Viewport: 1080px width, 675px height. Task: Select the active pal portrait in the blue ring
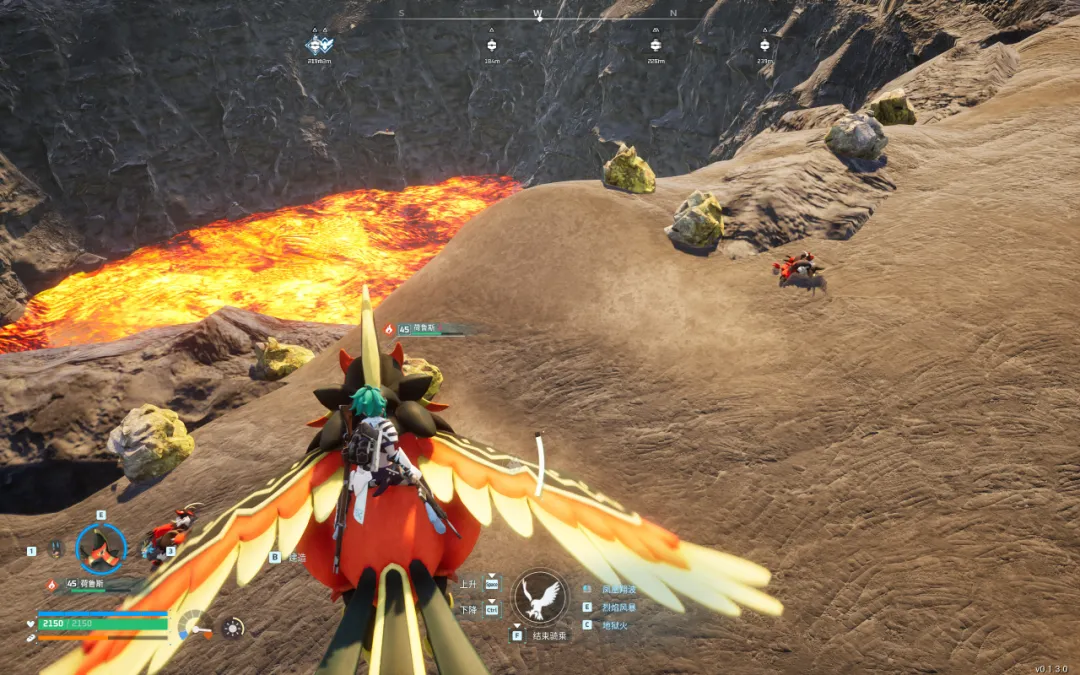[x=101, y=549]
